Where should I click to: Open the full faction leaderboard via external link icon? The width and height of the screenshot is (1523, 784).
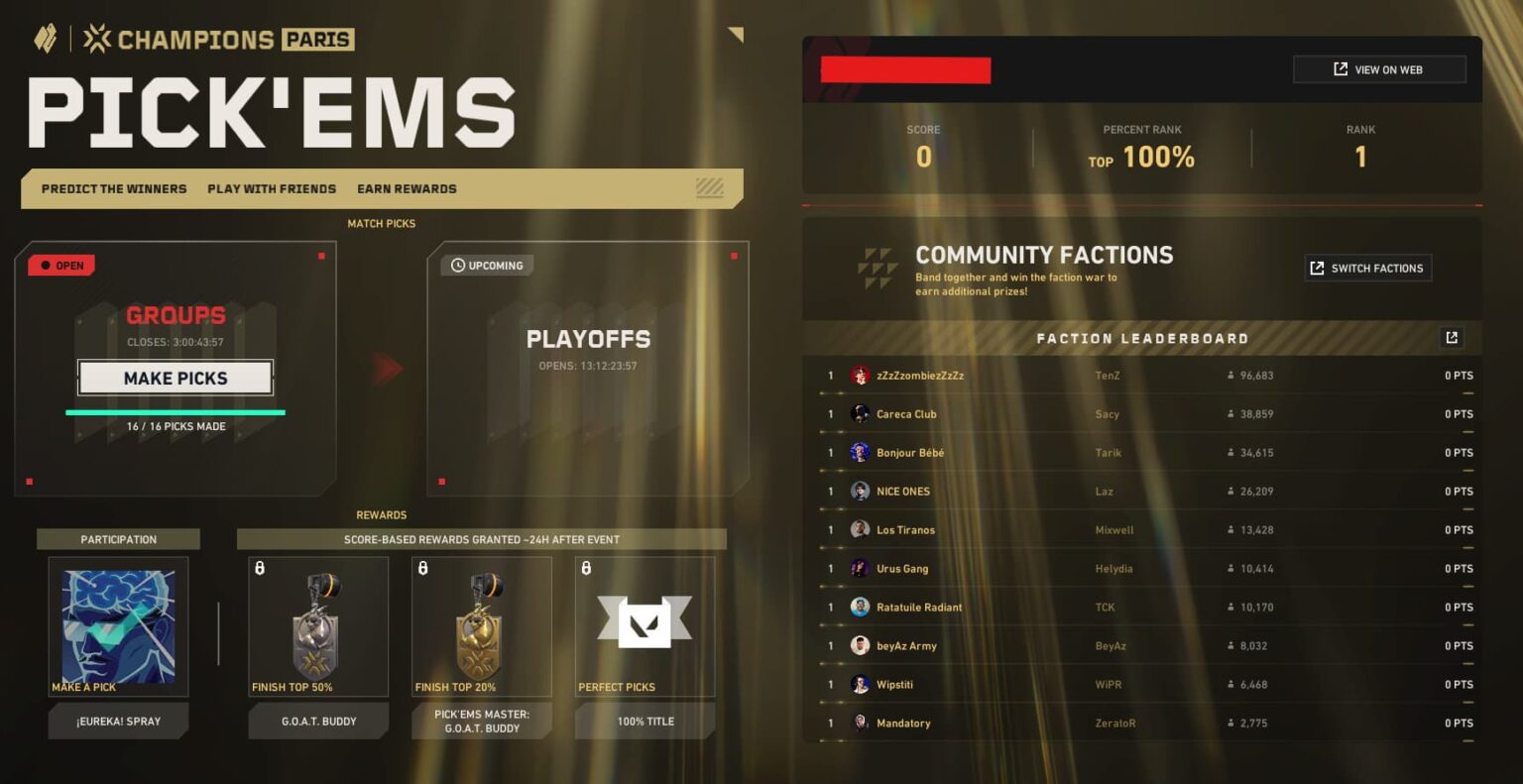pyautogui.click(x=1452, y=337)
